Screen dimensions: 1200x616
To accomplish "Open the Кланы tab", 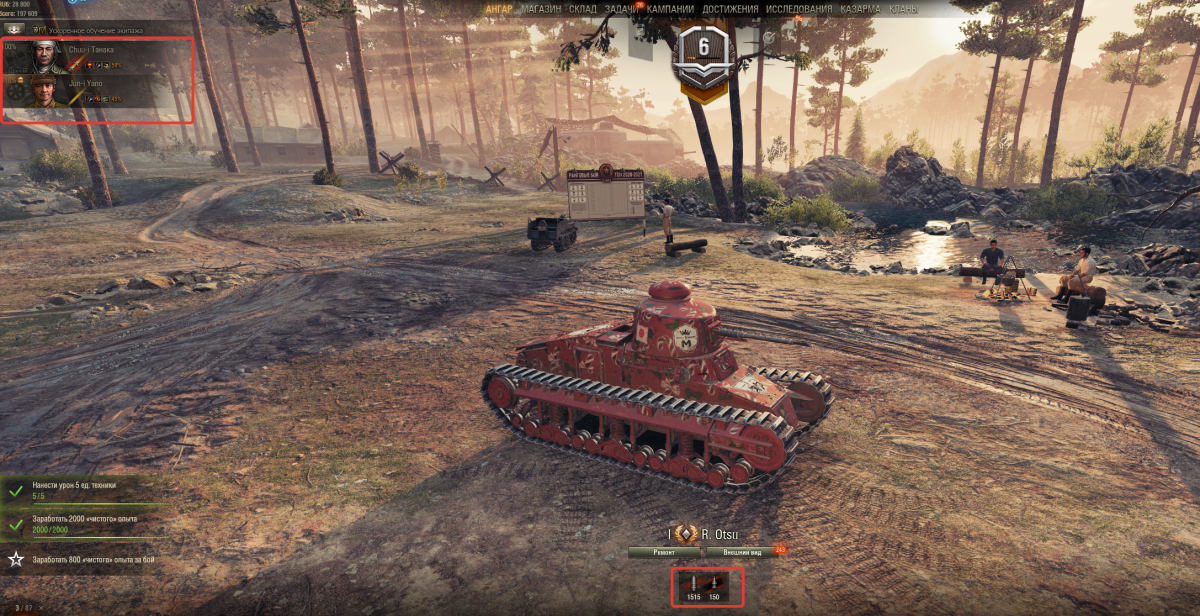I will 903,9.
